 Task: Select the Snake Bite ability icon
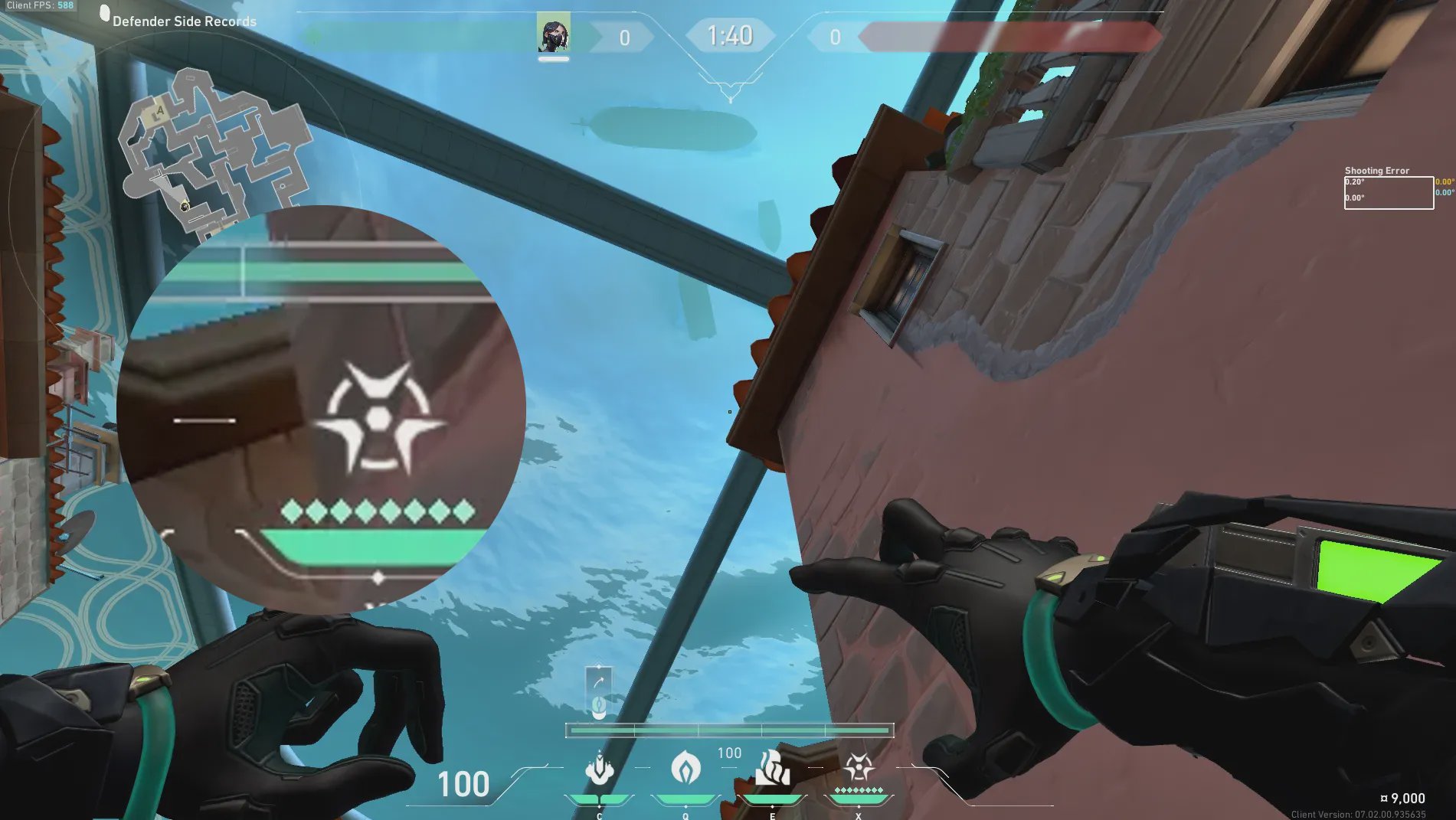(x=599, y=769)
